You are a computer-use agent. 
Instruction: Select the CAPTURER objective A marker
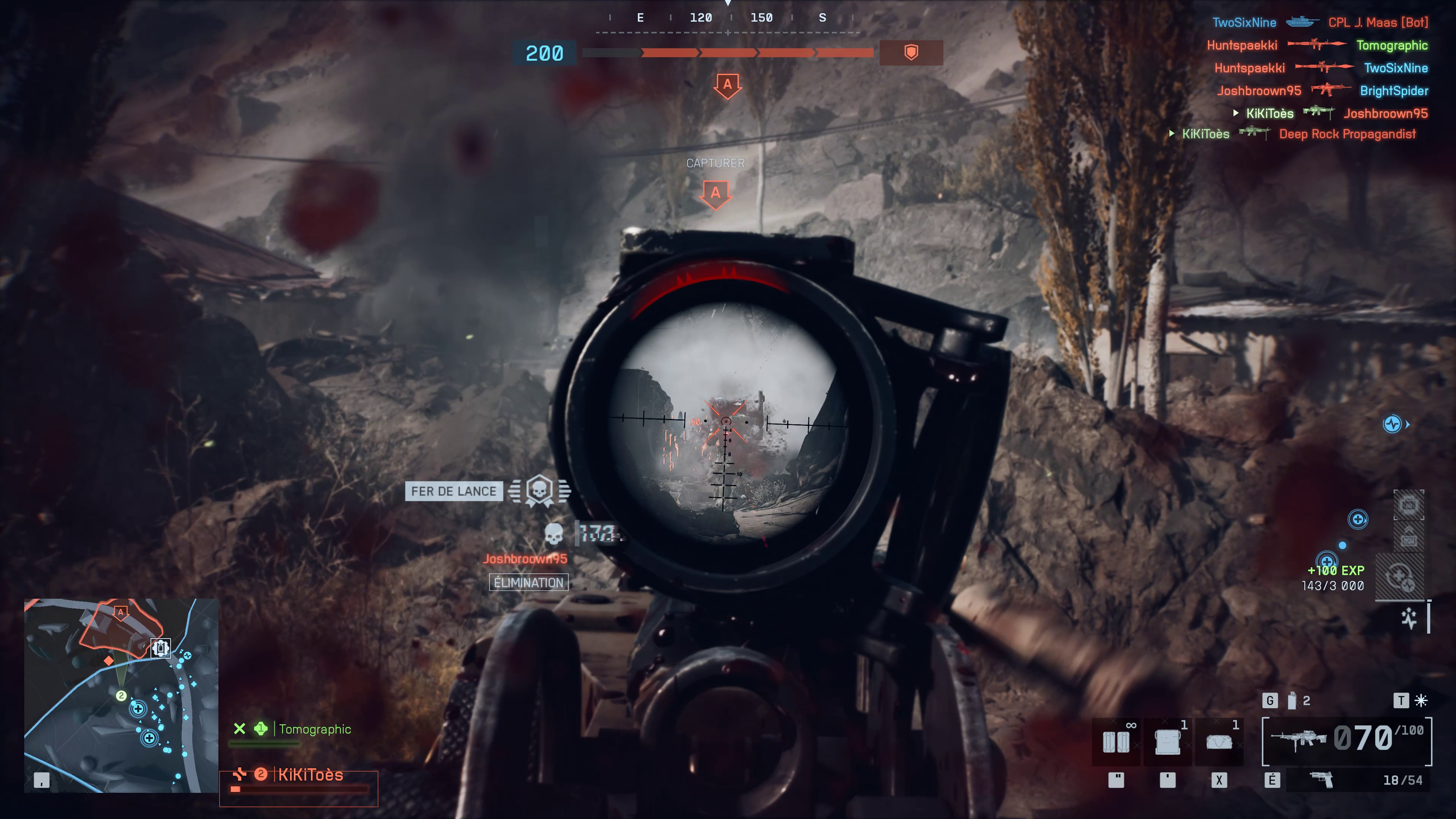pos(716,193)
